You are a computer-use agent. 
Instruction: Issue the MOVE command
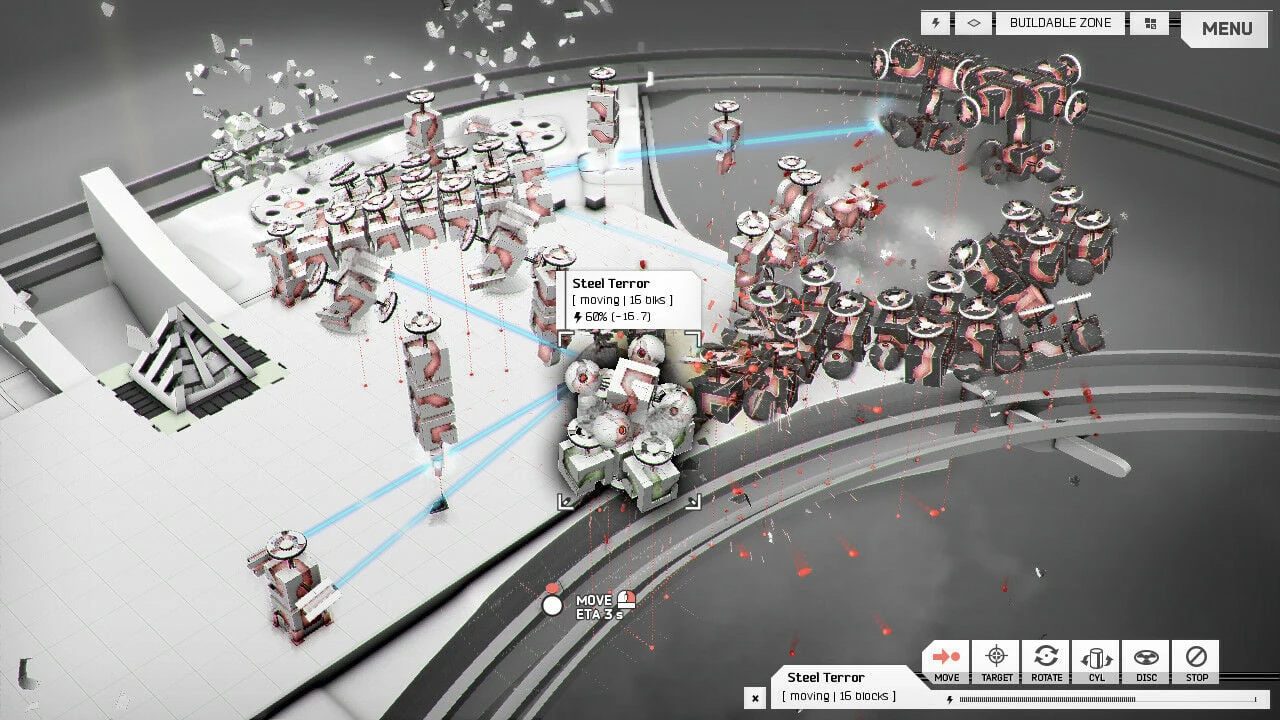click(946, 663)
